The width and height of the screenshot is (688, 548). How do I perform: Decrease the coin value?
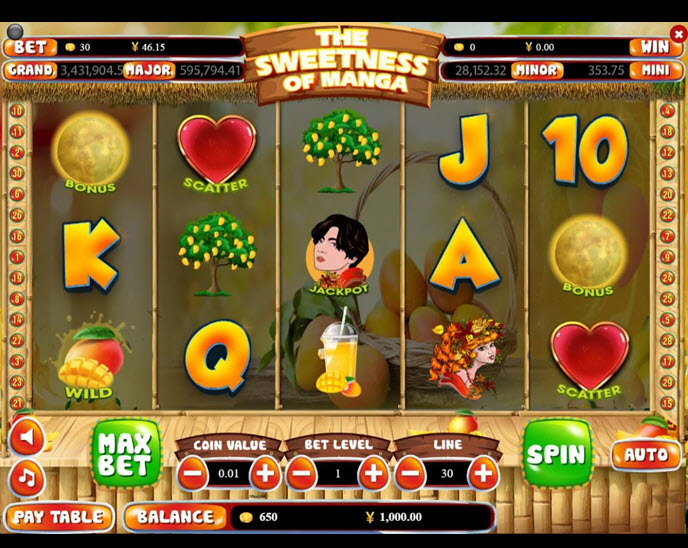192,472
